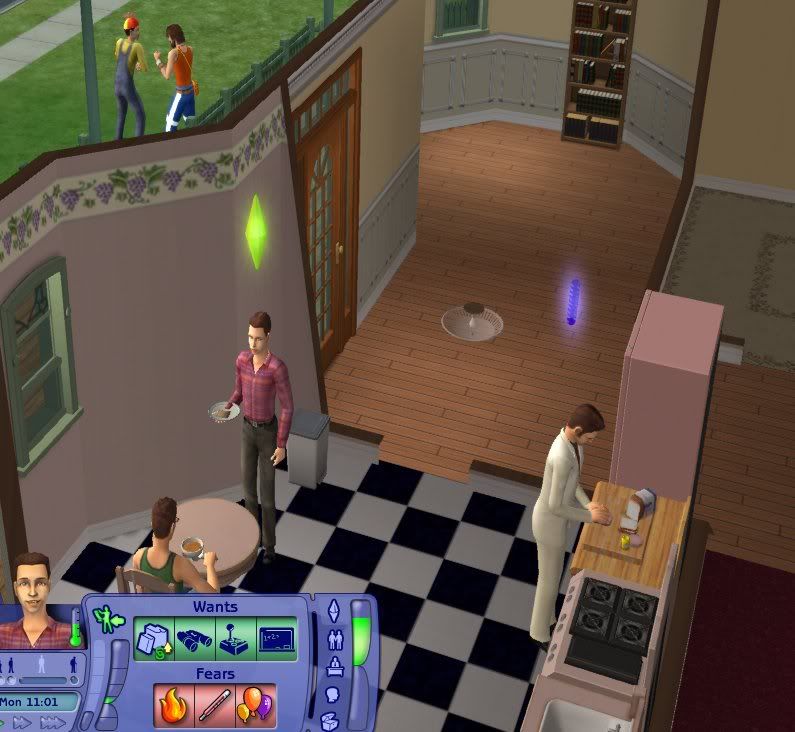795x732 pixels.
Task: Inspect the fire fear icon
Action: click(x=173, y=706)
